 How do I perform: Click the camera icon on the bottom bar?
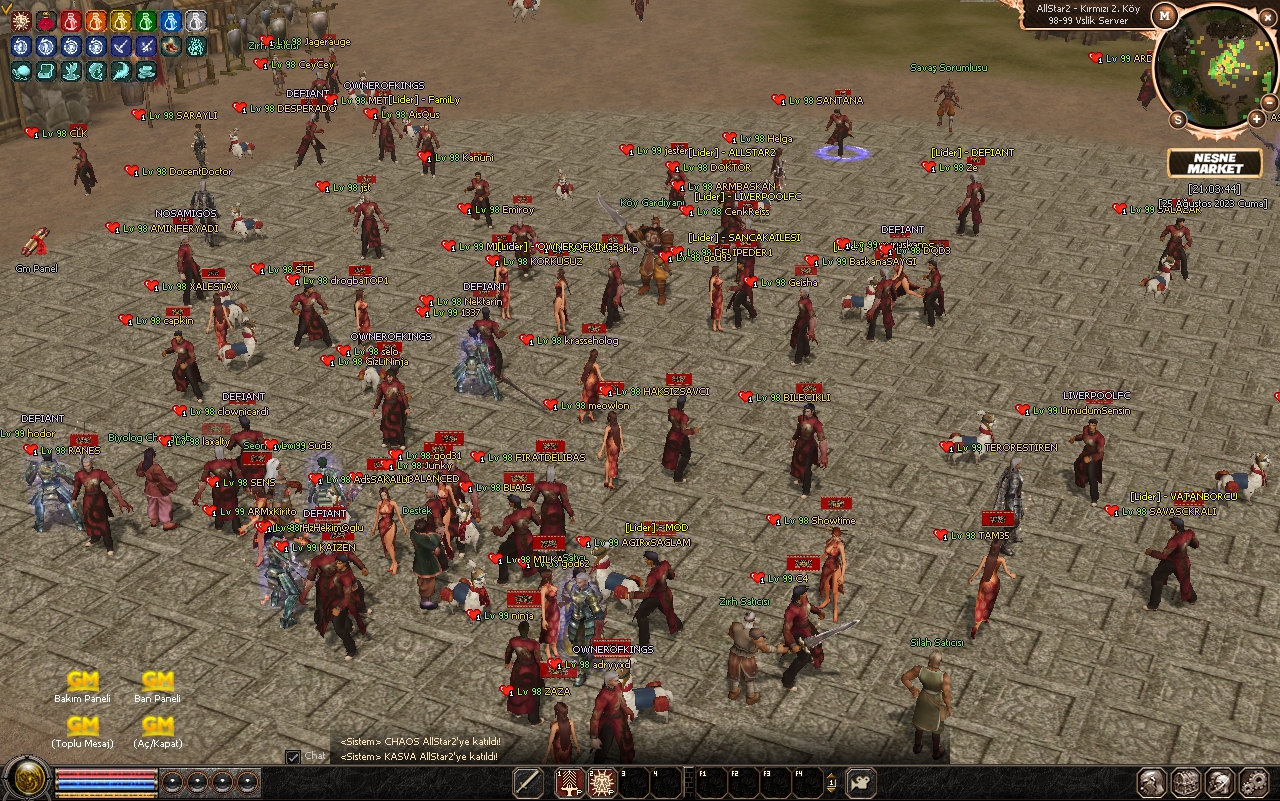(x=861, y=782)
